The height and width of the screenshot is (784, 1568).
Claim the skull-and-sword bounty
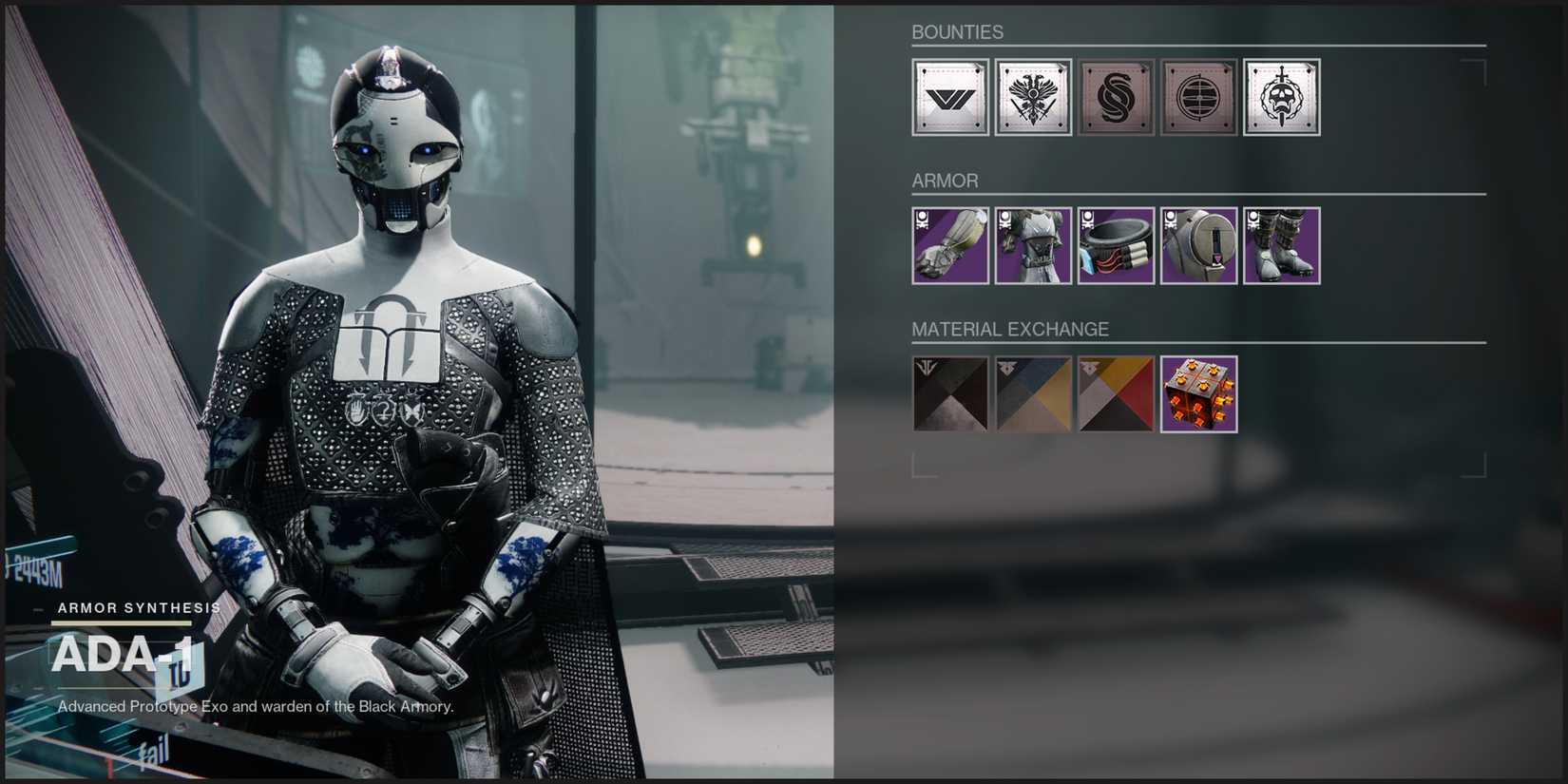coord(1281,96)
